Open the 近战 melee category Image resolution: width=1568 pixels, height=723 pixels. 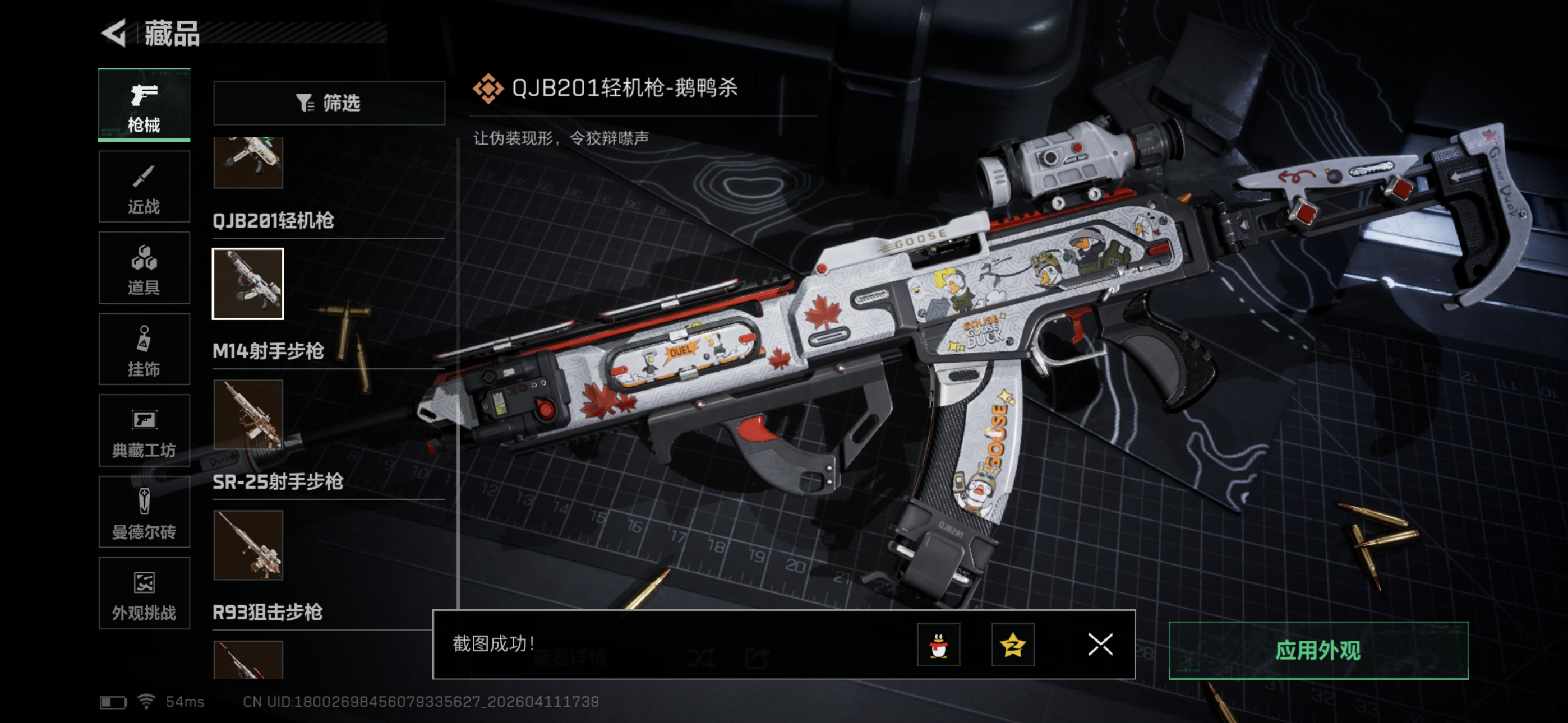[144, 187]
